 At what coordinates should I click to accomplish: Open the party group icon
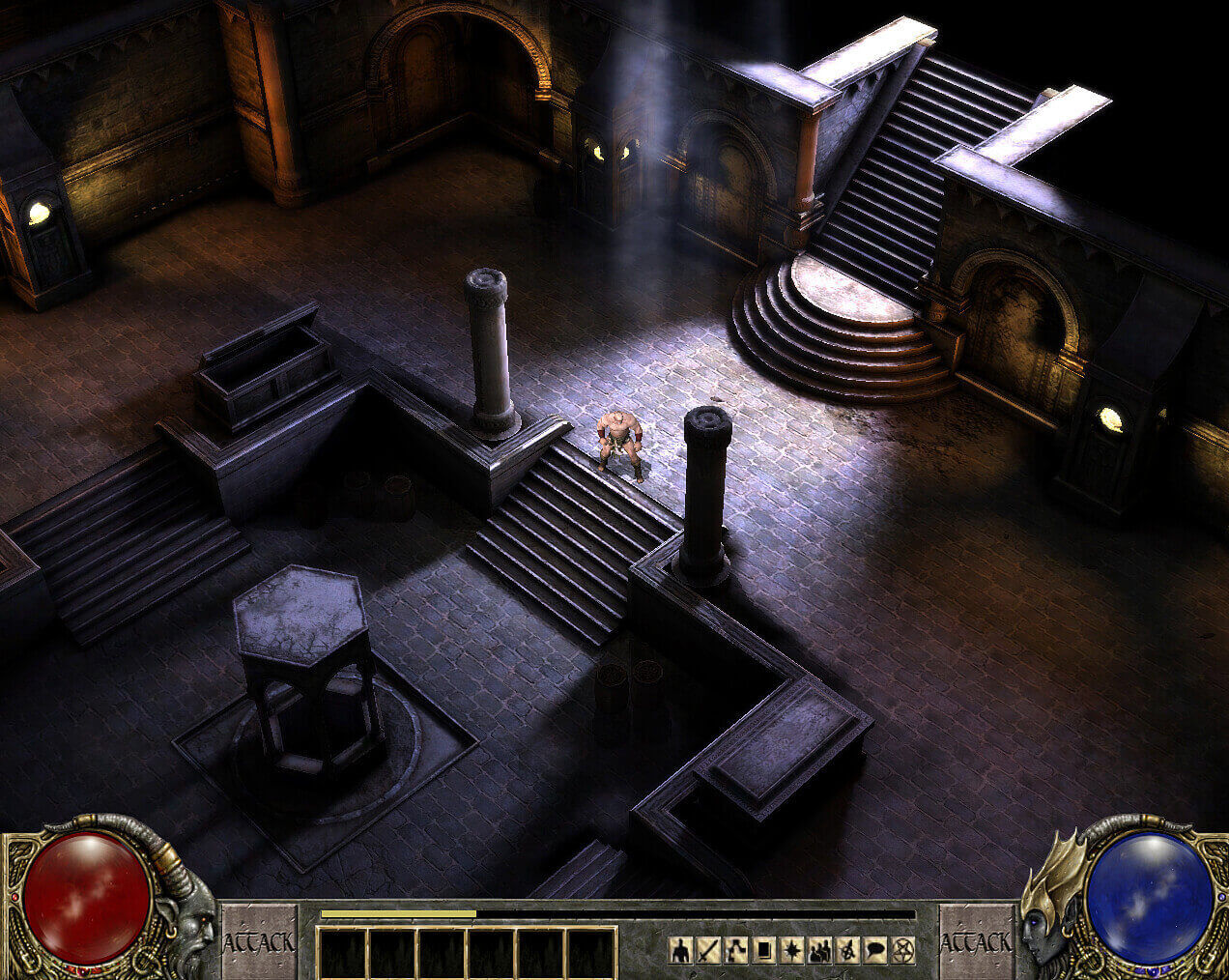click(820, 951)
